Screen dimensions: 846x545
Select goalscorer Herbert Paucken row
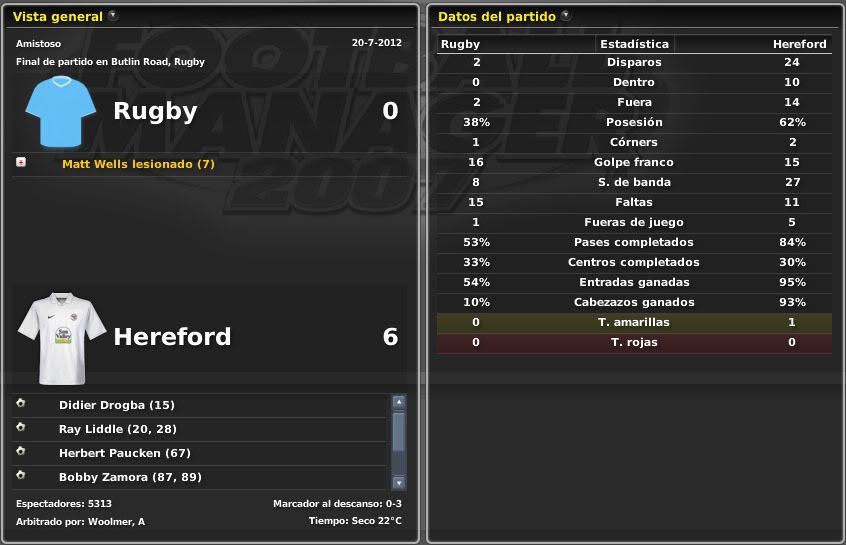click(x=125, y=453)
